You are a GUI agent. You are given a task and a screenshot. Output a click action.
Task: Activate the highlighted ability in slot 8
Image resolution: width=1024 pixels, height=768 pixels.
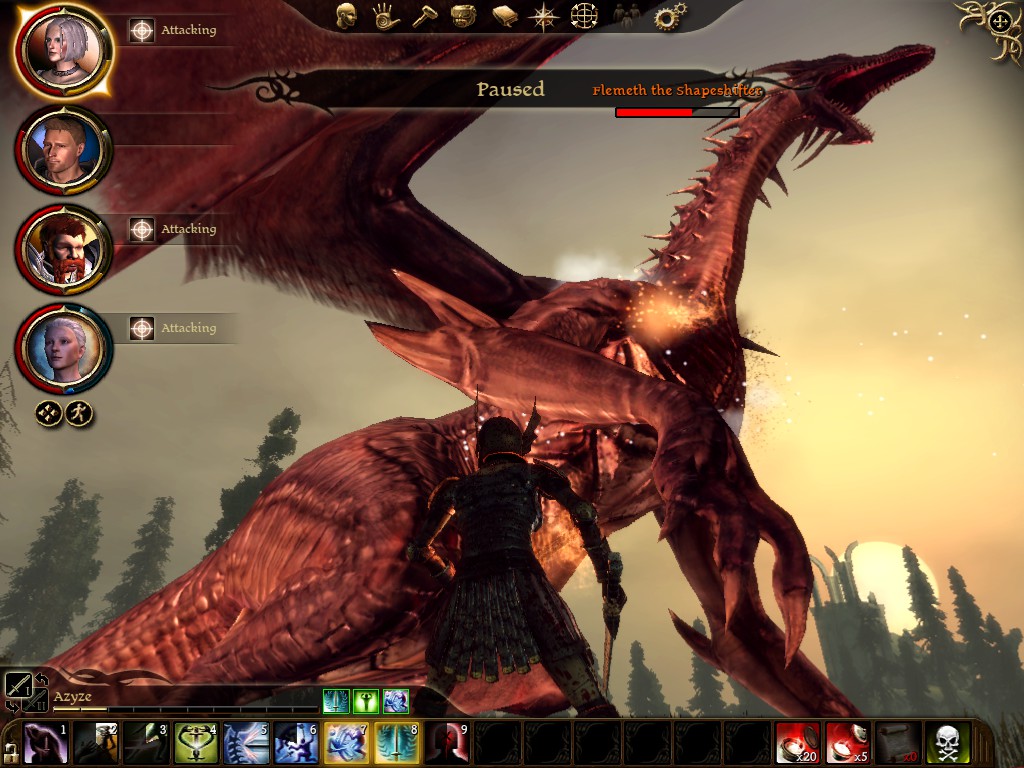[x=397, y=743]
